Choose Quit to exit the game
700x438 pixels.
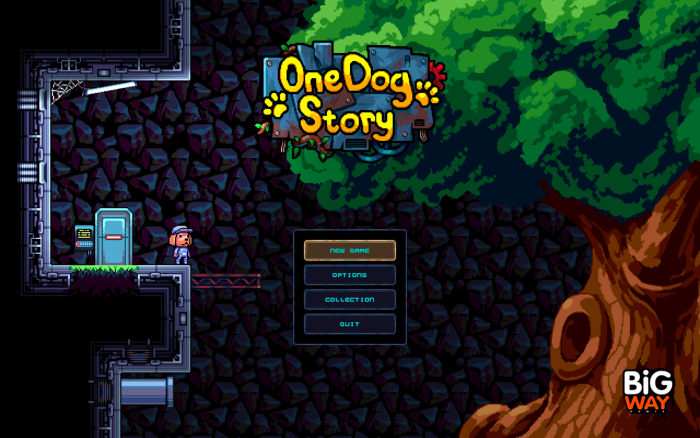tap(350, 324)
